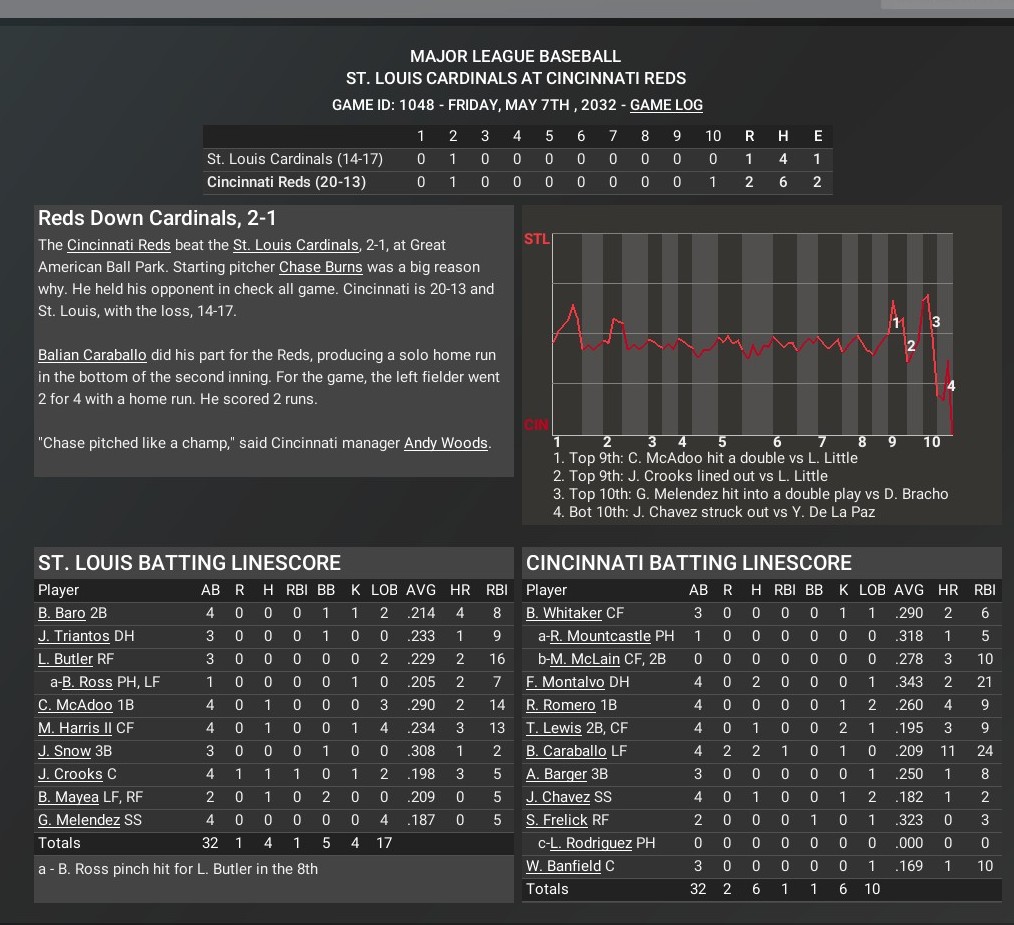Viewport: 1014px width, 925px height.
Task: Open Cincinnati Reds team link in recap
Action: [x=119, y=245]
